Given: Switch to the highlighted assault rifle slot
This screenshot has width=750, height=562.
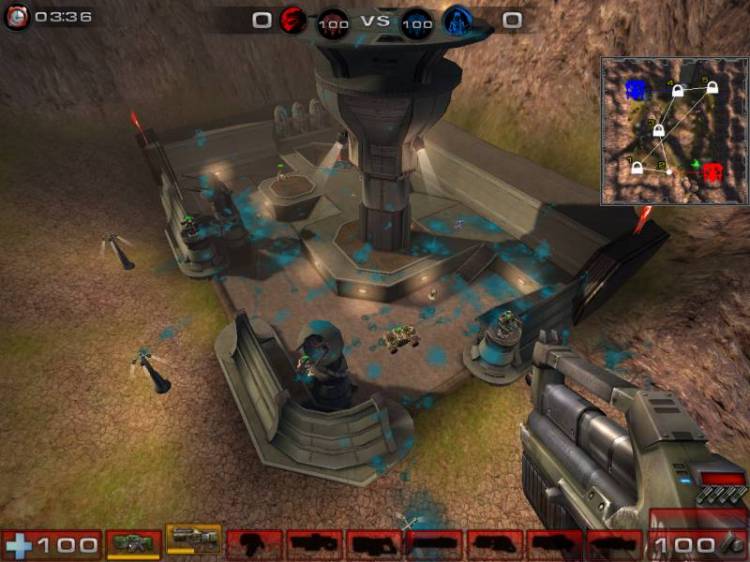Looking at the screenshot, I should click(193, 540).
